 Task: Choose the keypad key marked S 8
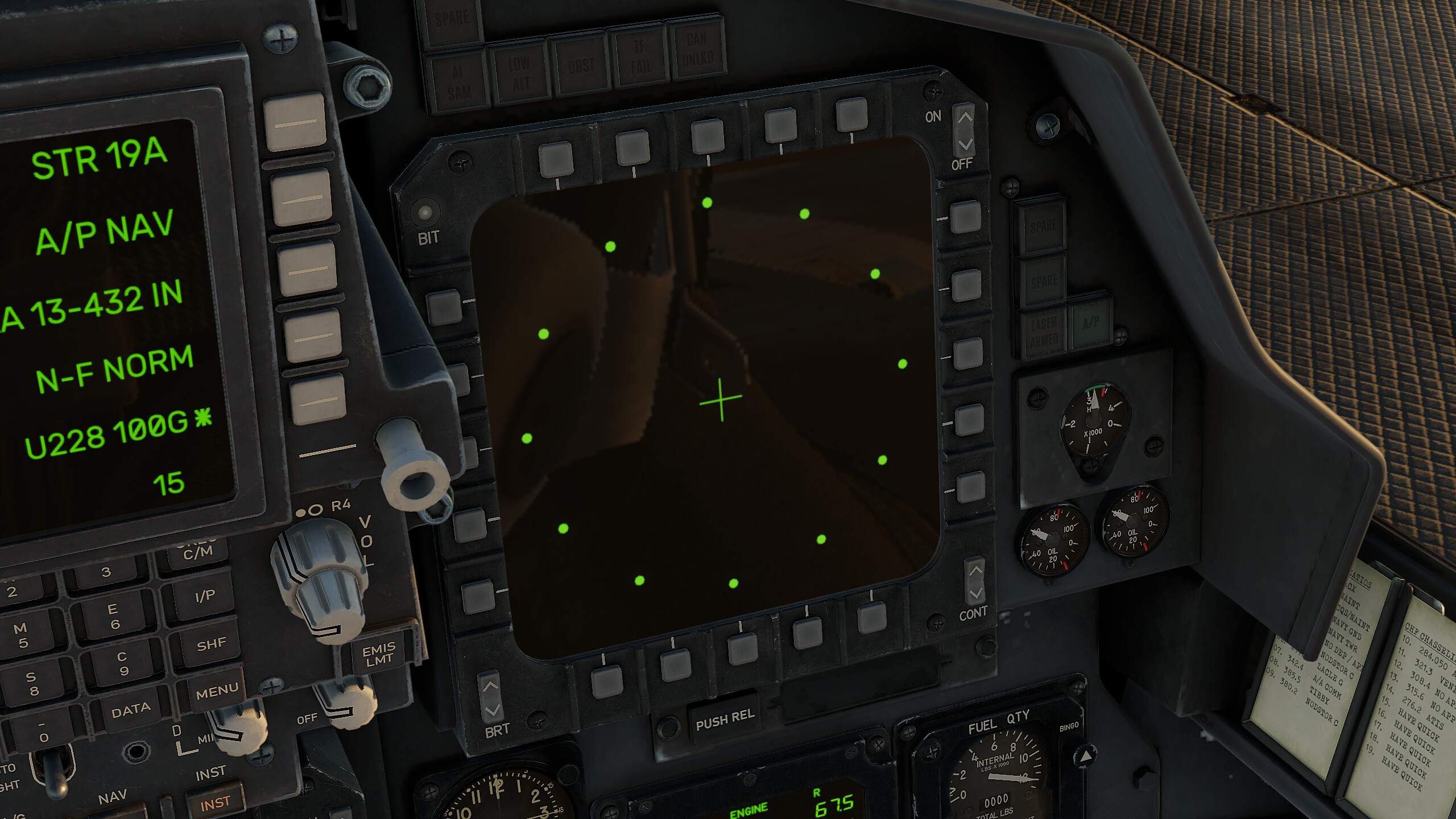tap(32, 683)
